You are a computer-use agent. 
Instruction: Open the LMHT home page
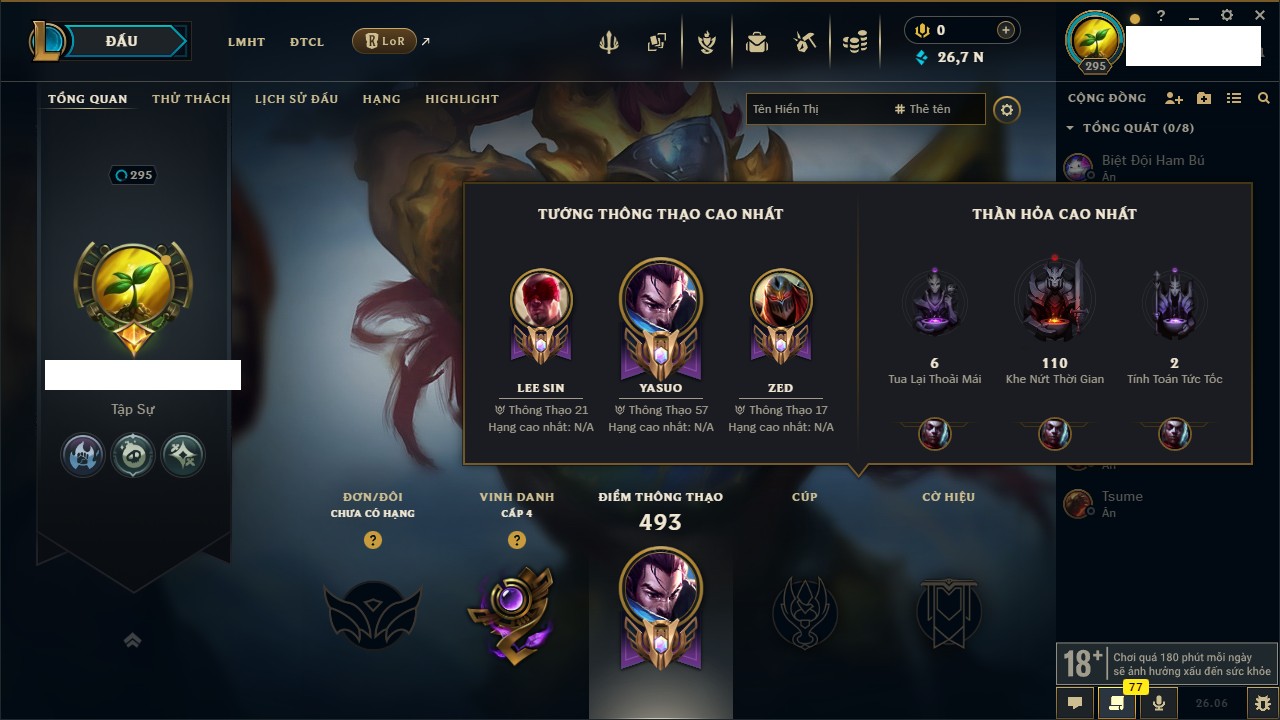click(246, 42)
